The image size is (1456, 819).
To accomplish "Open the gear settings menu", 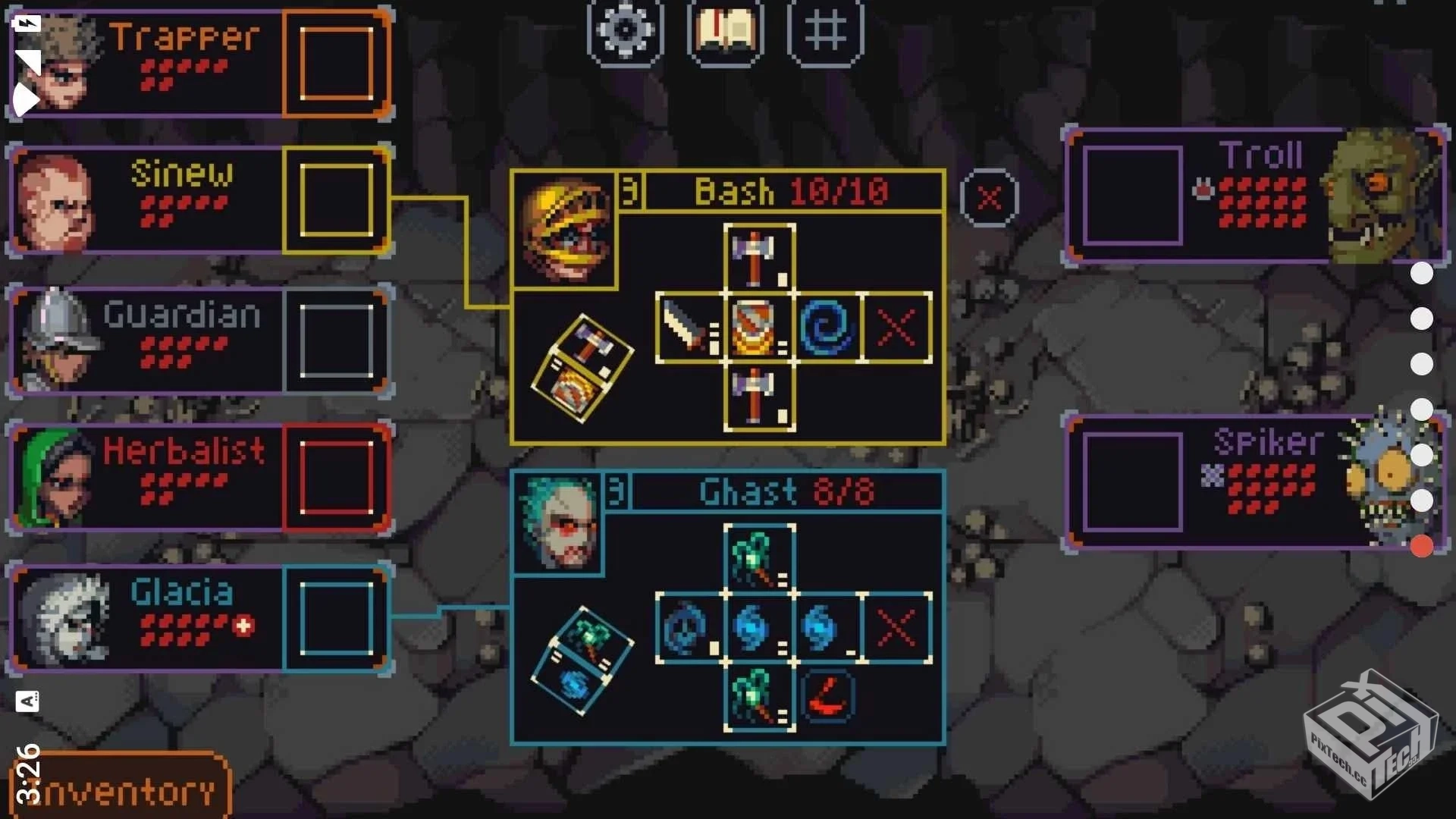I will click(x=625, y=32).
